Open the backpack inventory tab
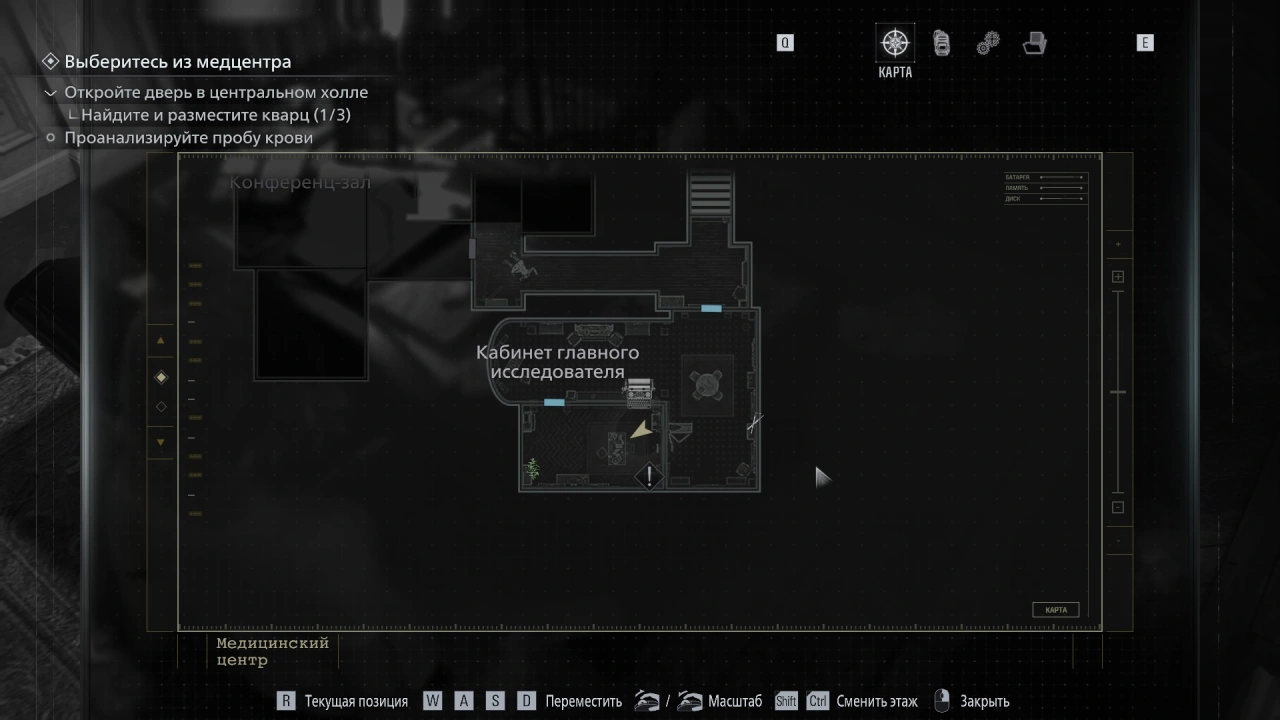This screenshot has width=1280, height=720. click(941, 43)
